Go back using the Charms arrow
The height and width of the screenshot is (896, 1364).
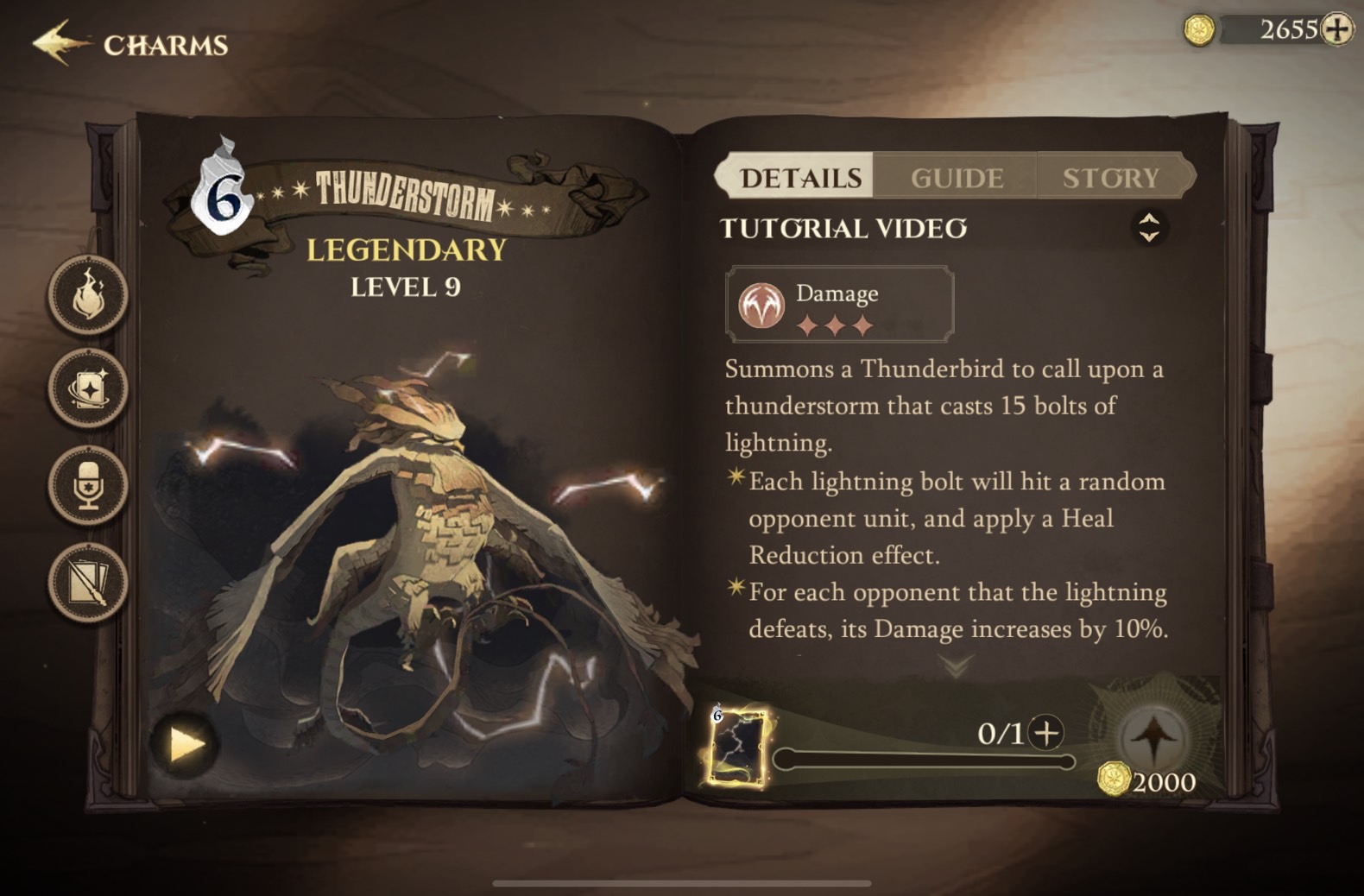point(60,43)
